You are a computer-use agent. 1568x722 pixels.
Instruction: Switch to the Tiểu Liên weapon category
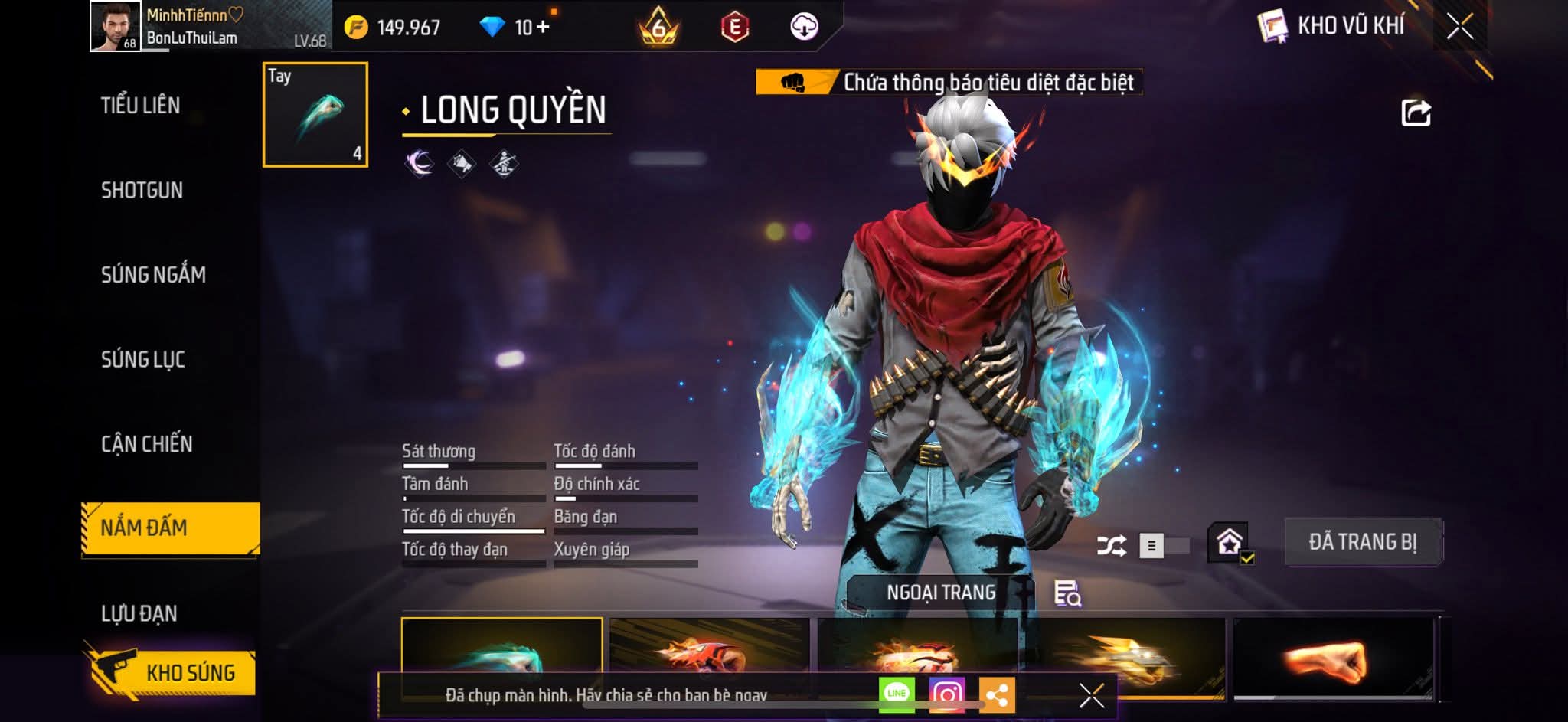point(141,106)
